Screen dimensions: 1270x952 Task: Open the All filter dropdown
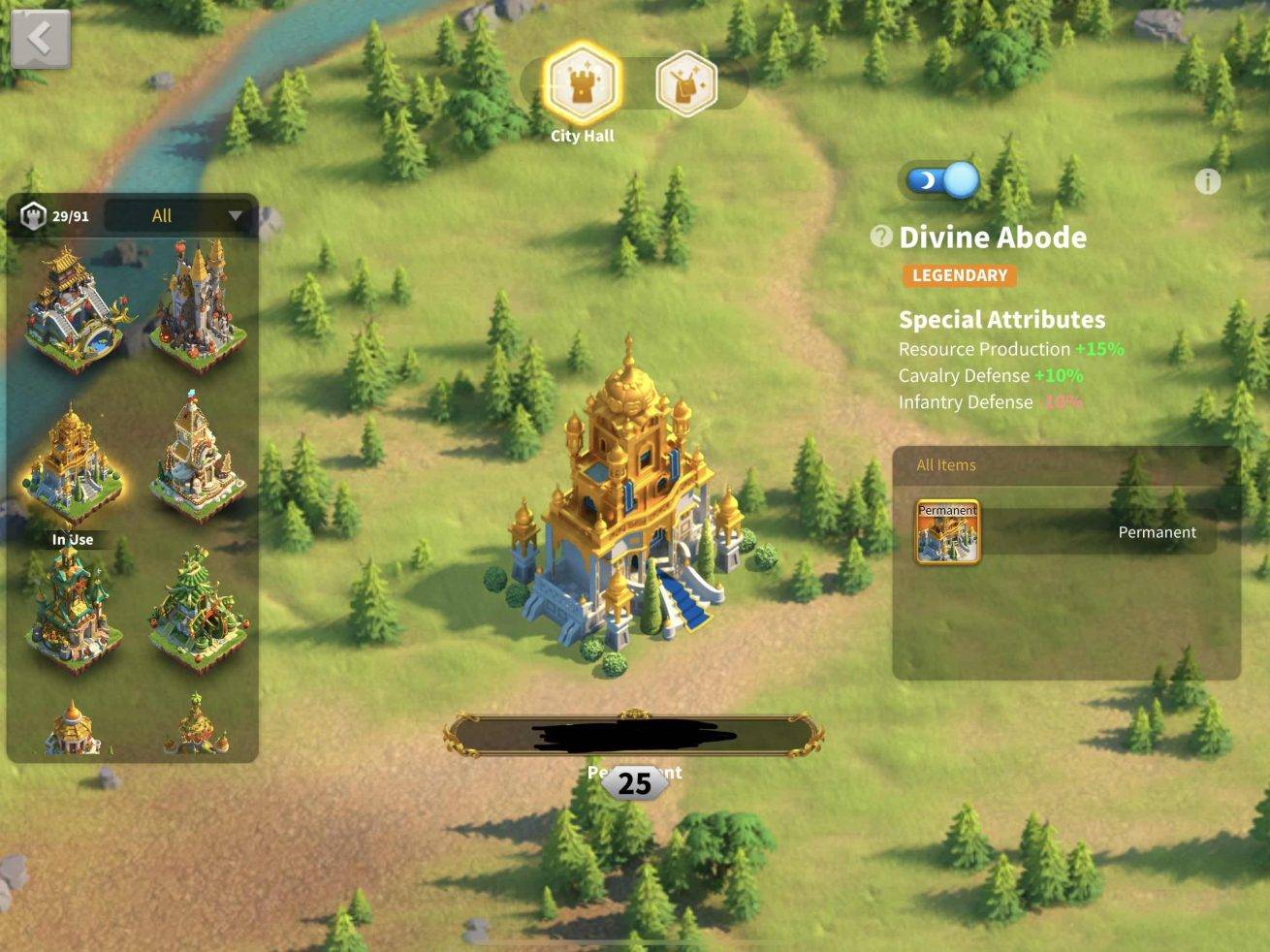[x=180, y=216]
